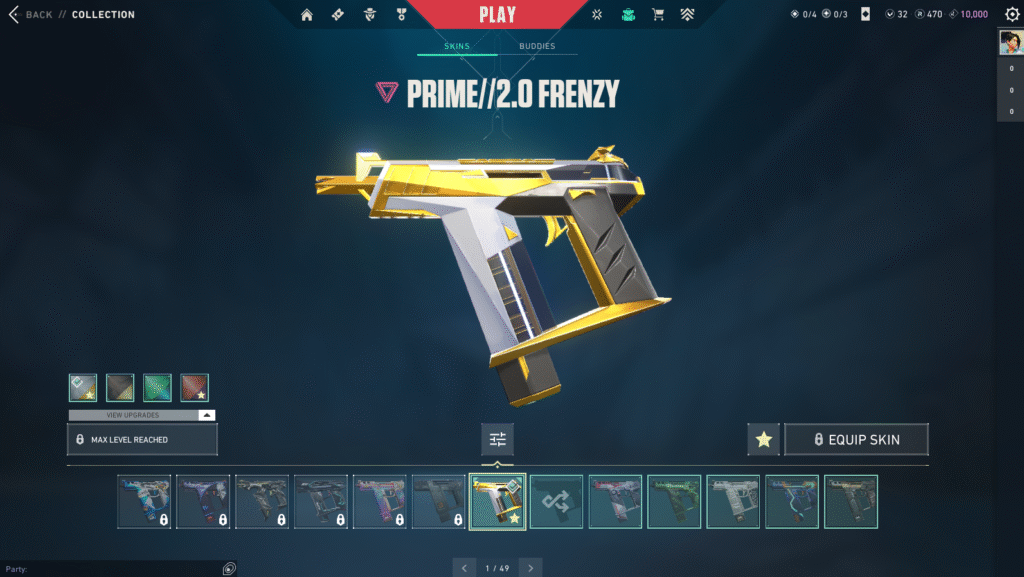This screenshot has height=577, width=1024.
Task: Select the Skins tab
Action: point(457,46)
